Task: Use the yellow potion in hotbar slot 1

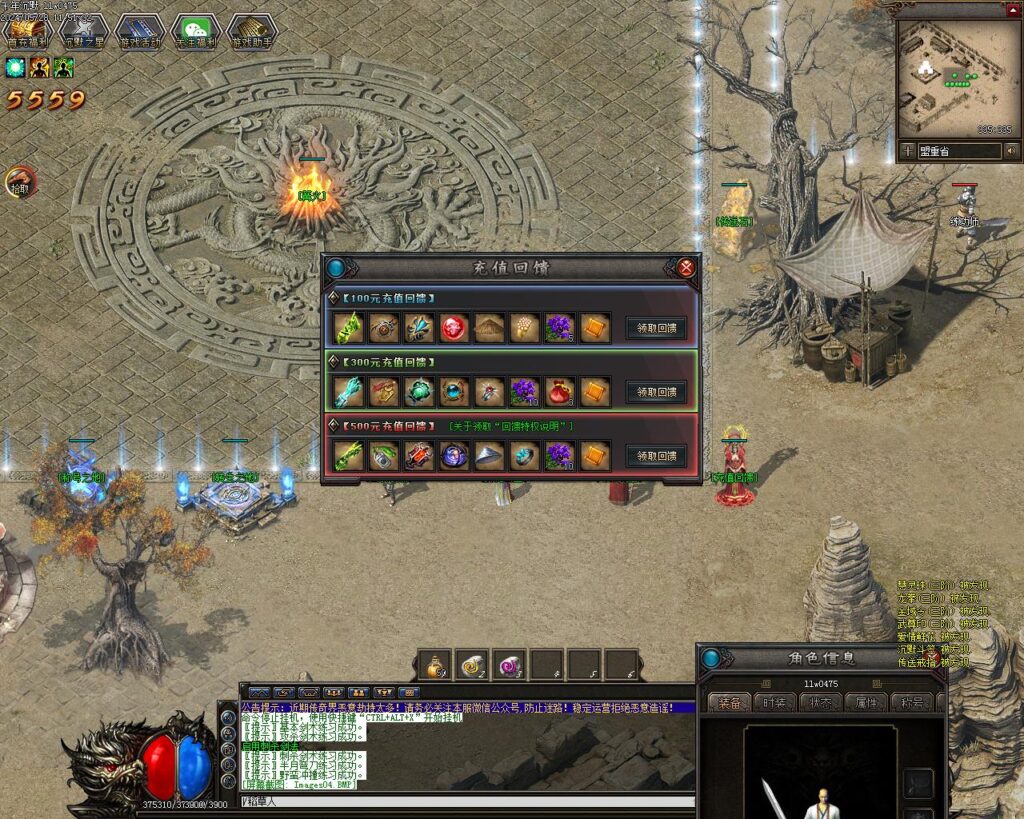Action: tap(435, 665)
